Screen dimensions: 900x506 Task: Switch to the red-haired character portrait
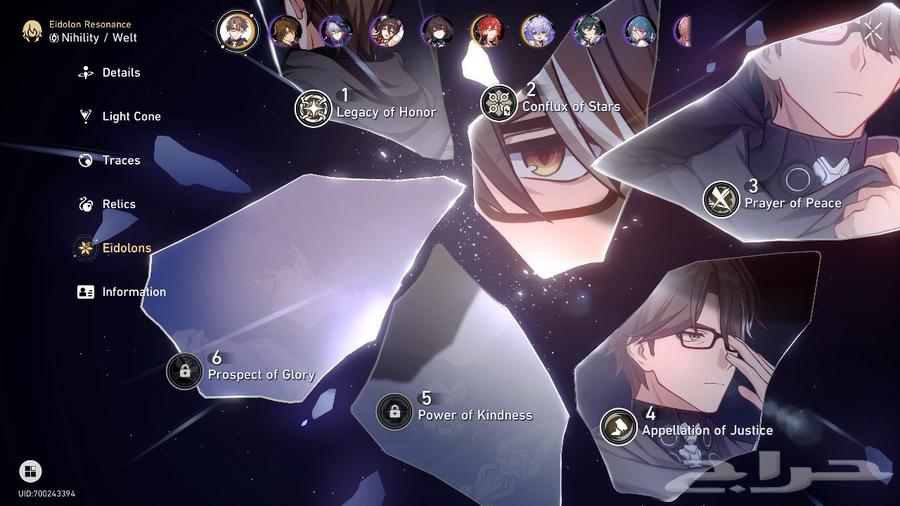pyautogui.click(x=487, y=31)
